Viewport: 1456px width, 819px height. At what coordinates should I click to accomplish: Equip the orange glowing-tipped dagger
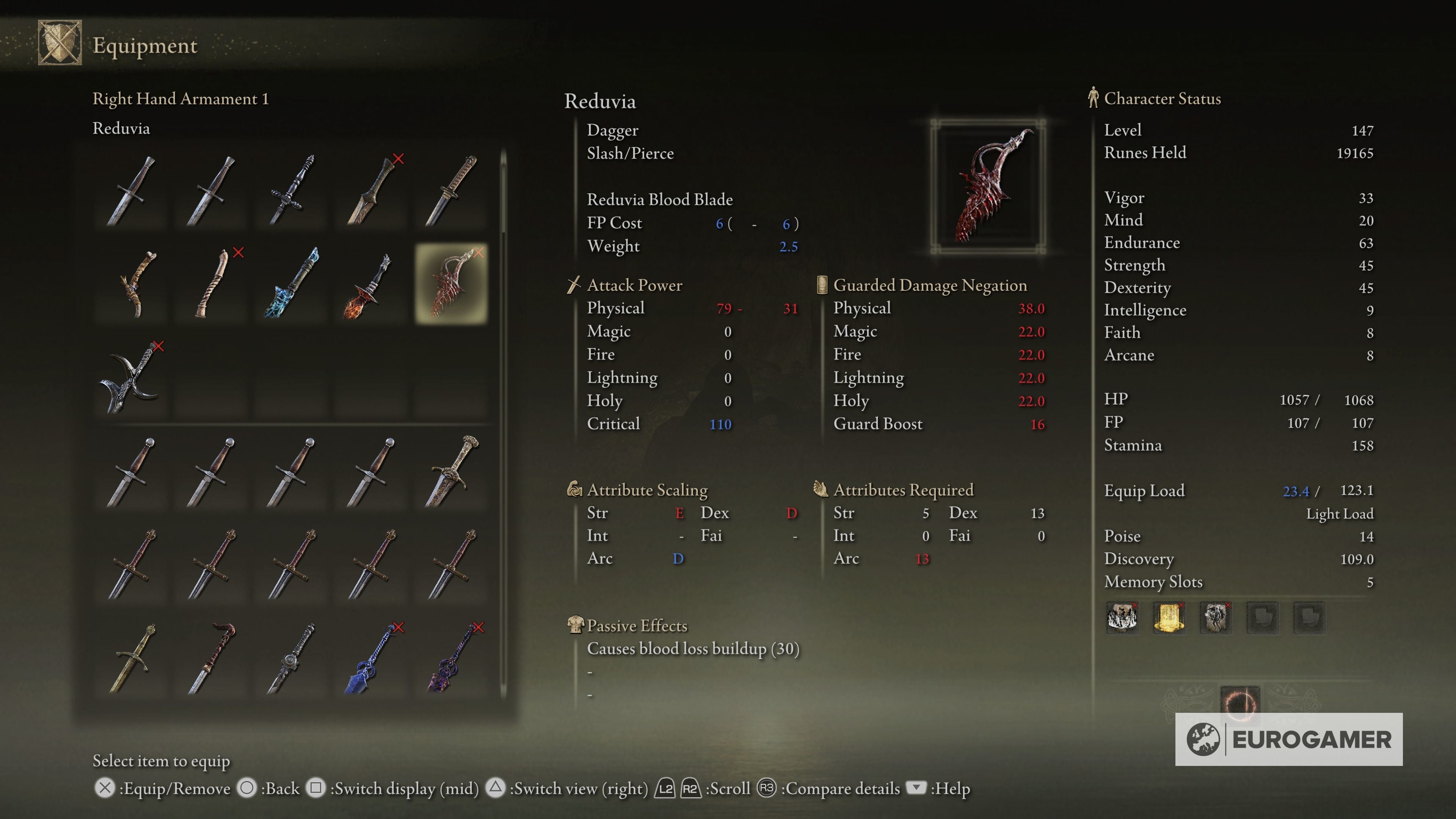coord(370,286)
